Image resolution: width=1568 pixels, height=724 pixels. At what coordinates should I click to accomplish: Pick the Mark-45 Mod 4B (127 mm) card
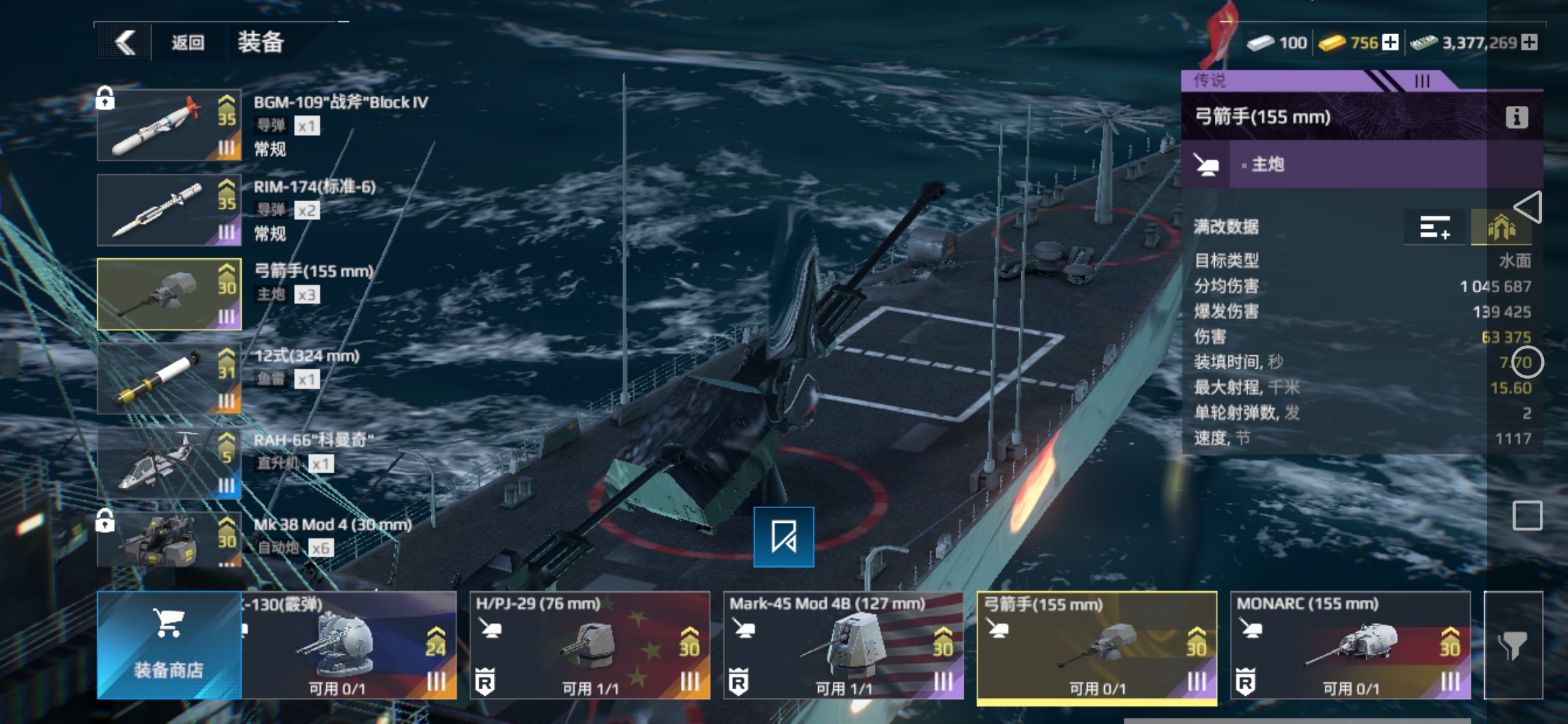[843, 645]
